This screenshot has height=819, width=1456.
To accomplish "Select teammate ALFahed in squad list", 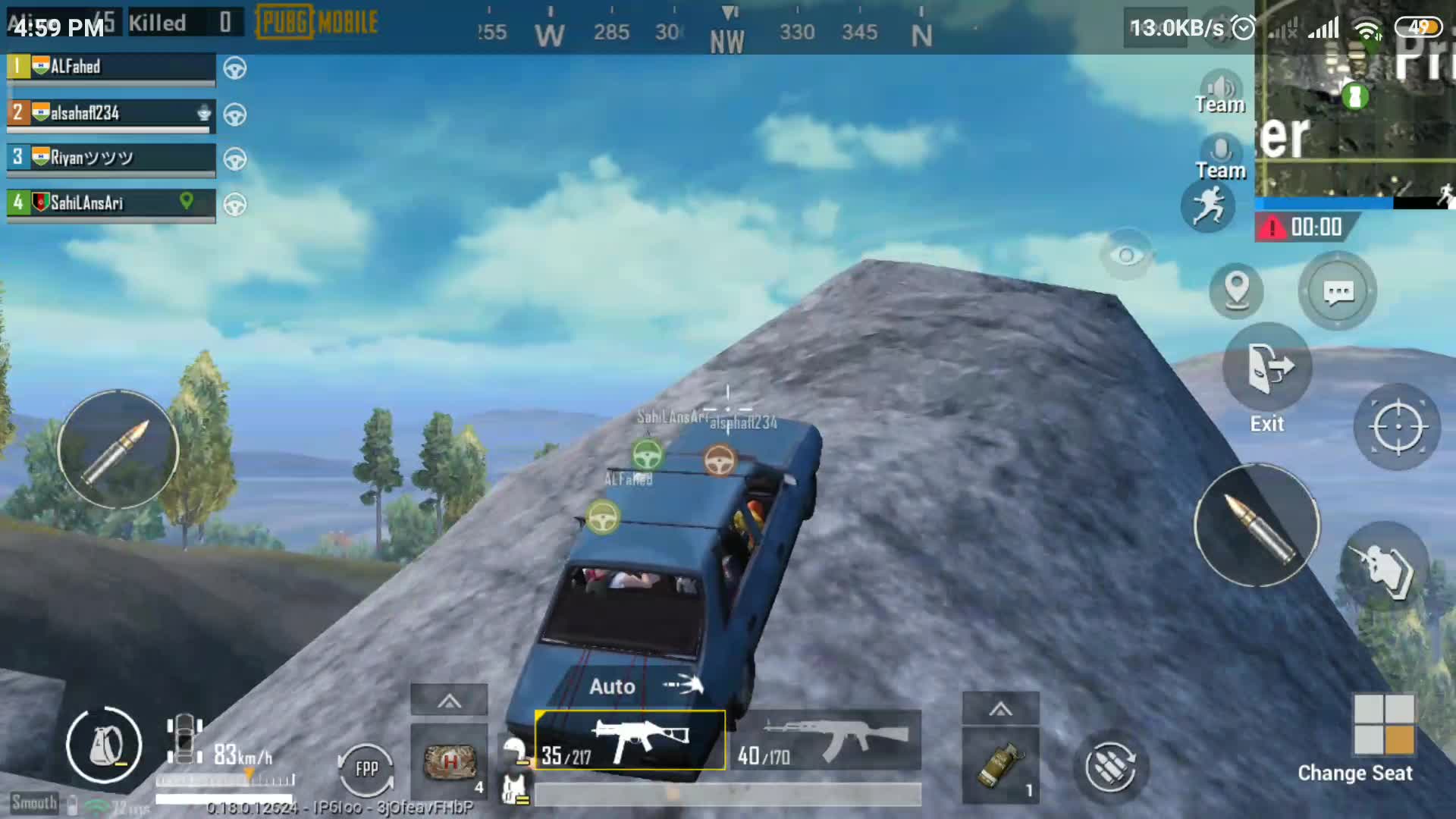I will click(111, 67).
